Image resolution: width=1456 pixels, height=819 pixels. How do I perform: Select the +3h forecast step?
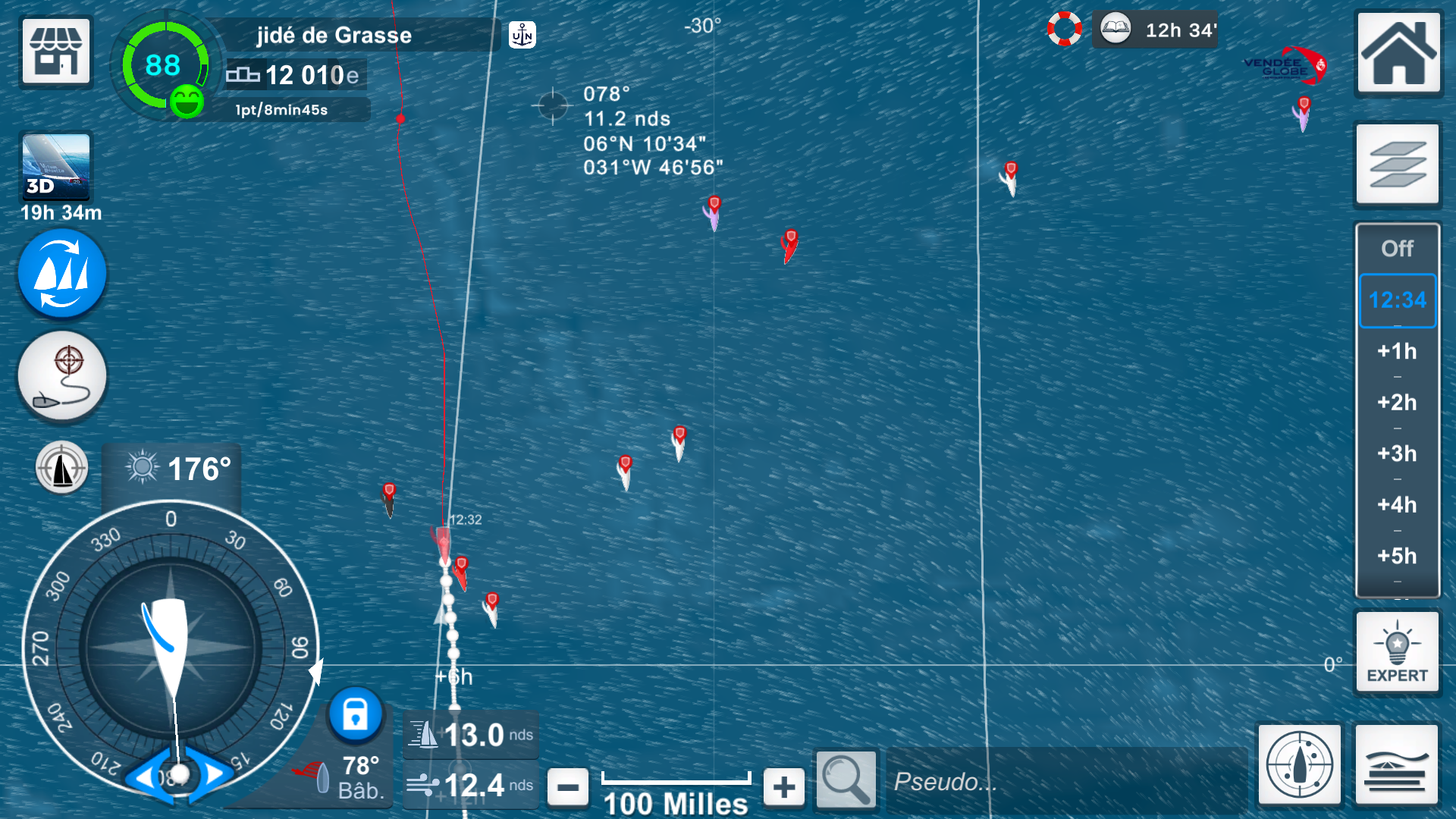click(x=1397, y=453)
